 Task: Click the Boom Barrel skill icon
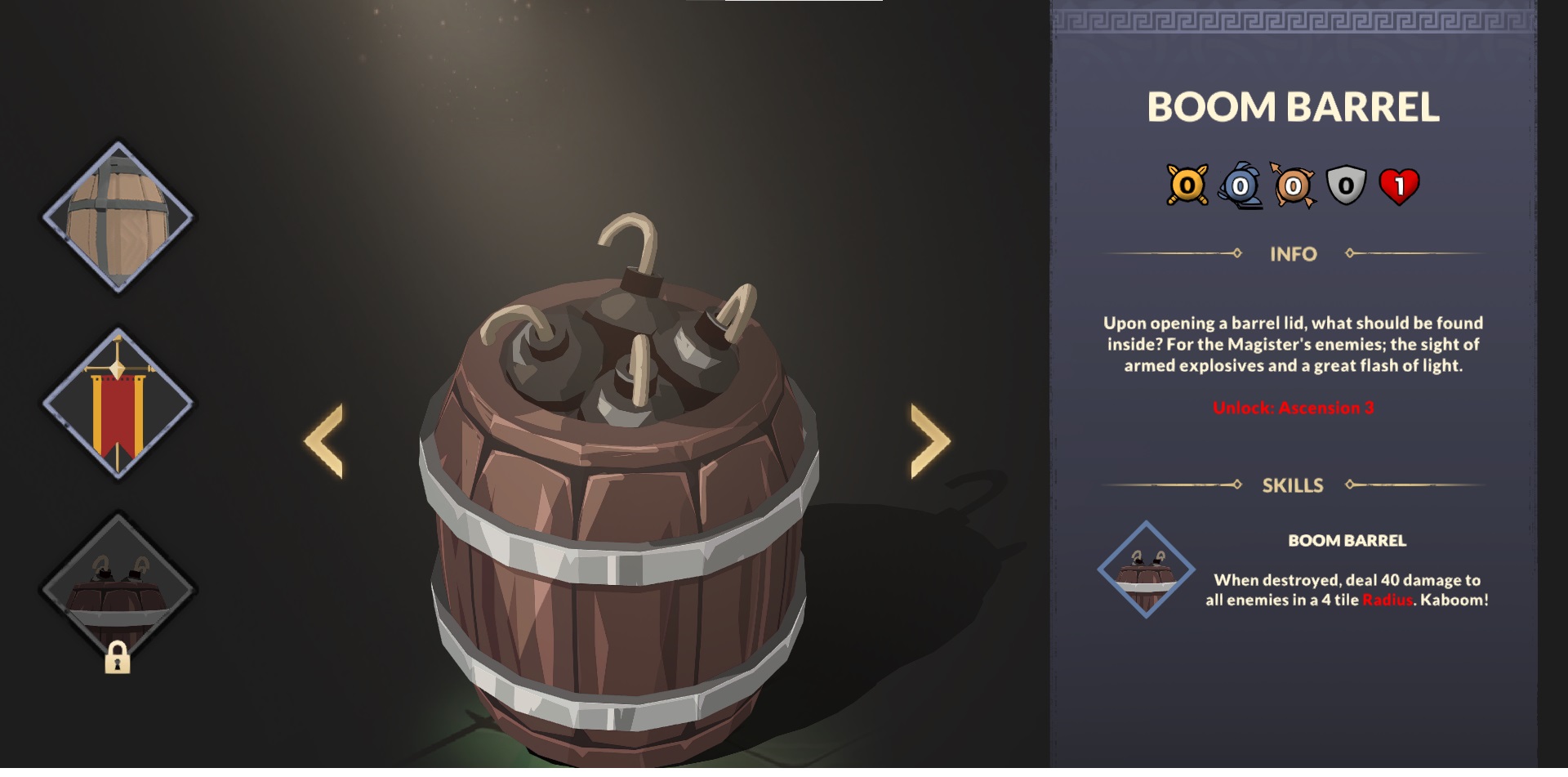[x=1146, y=569]
